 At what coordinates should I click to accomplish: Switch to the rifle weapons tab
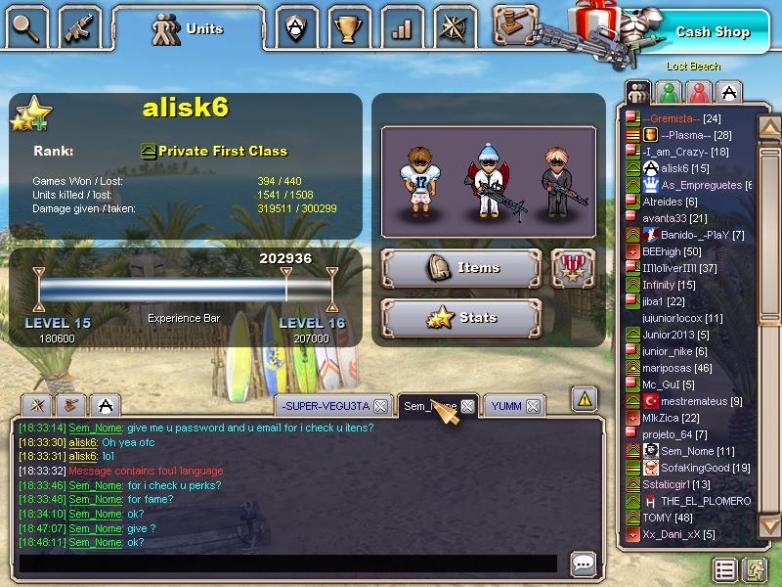coord(79,27)
